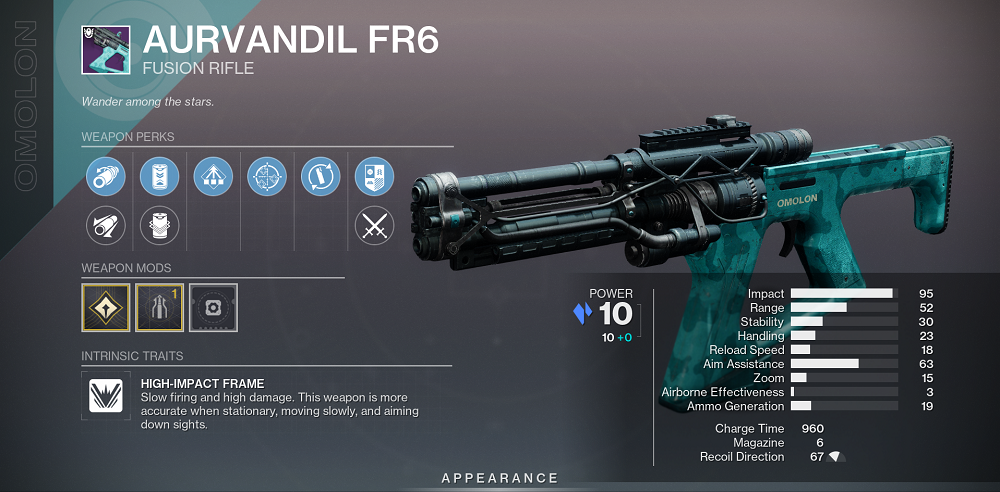Choose the crossed swords perk
This screenshot has width=1000, height=492.
[374, 227]
